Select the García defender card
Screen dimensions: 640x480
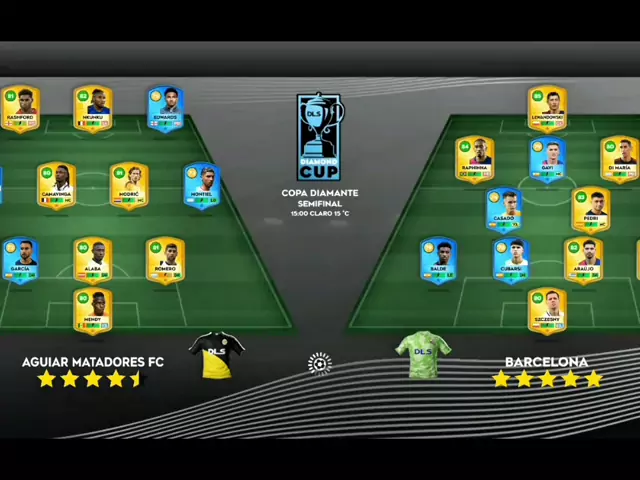[x=21, y=260]
